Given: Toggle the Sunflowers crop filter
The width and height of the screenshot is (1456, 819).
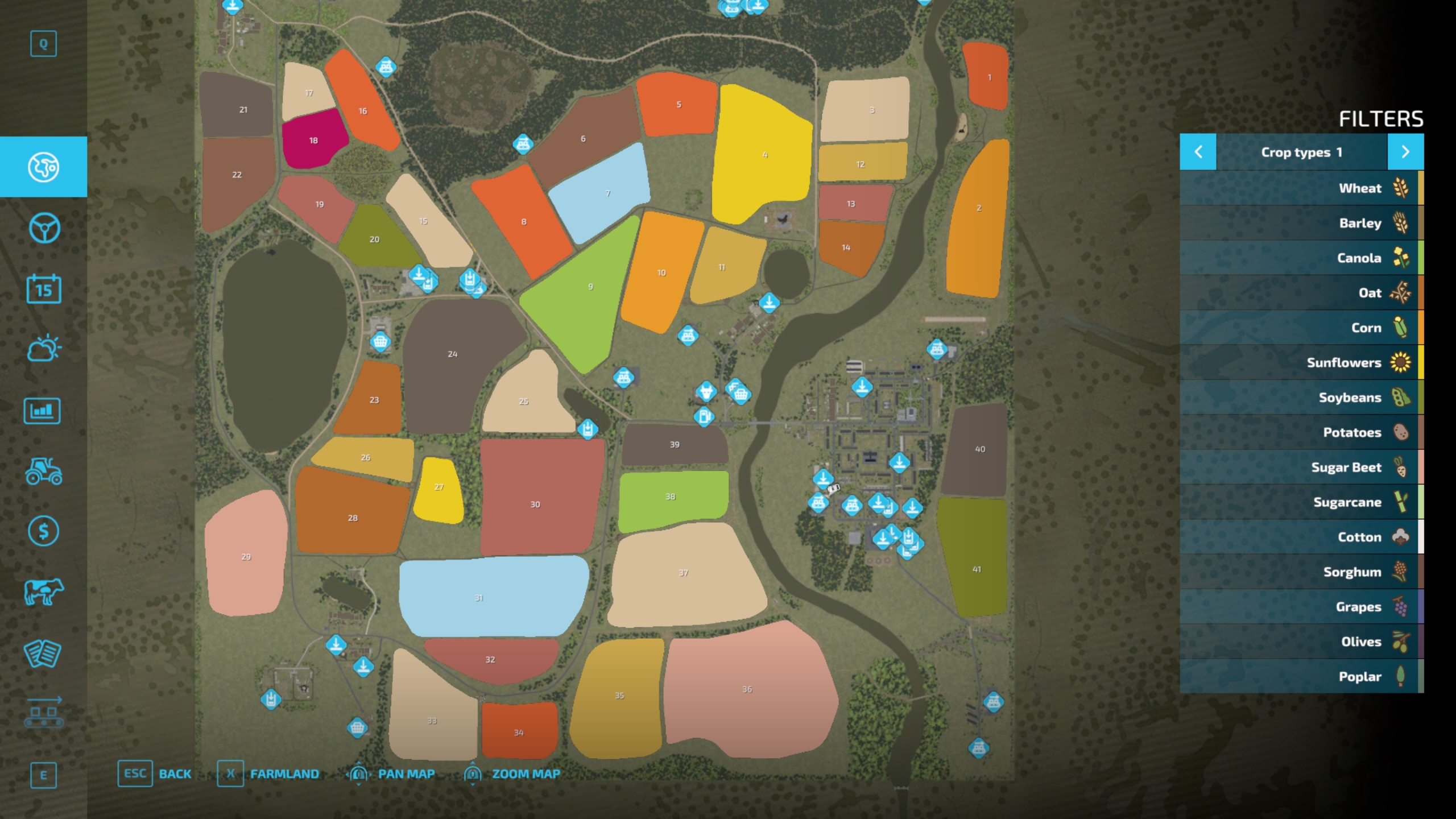Looking at the screenshot, I should pos(1301,363).
